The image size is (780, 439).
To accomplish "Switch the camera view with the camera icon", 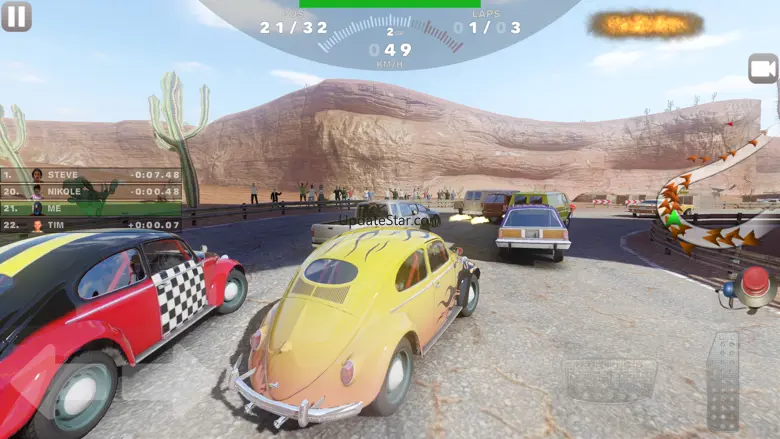I will pyautogui.click(x=762, y=68).
